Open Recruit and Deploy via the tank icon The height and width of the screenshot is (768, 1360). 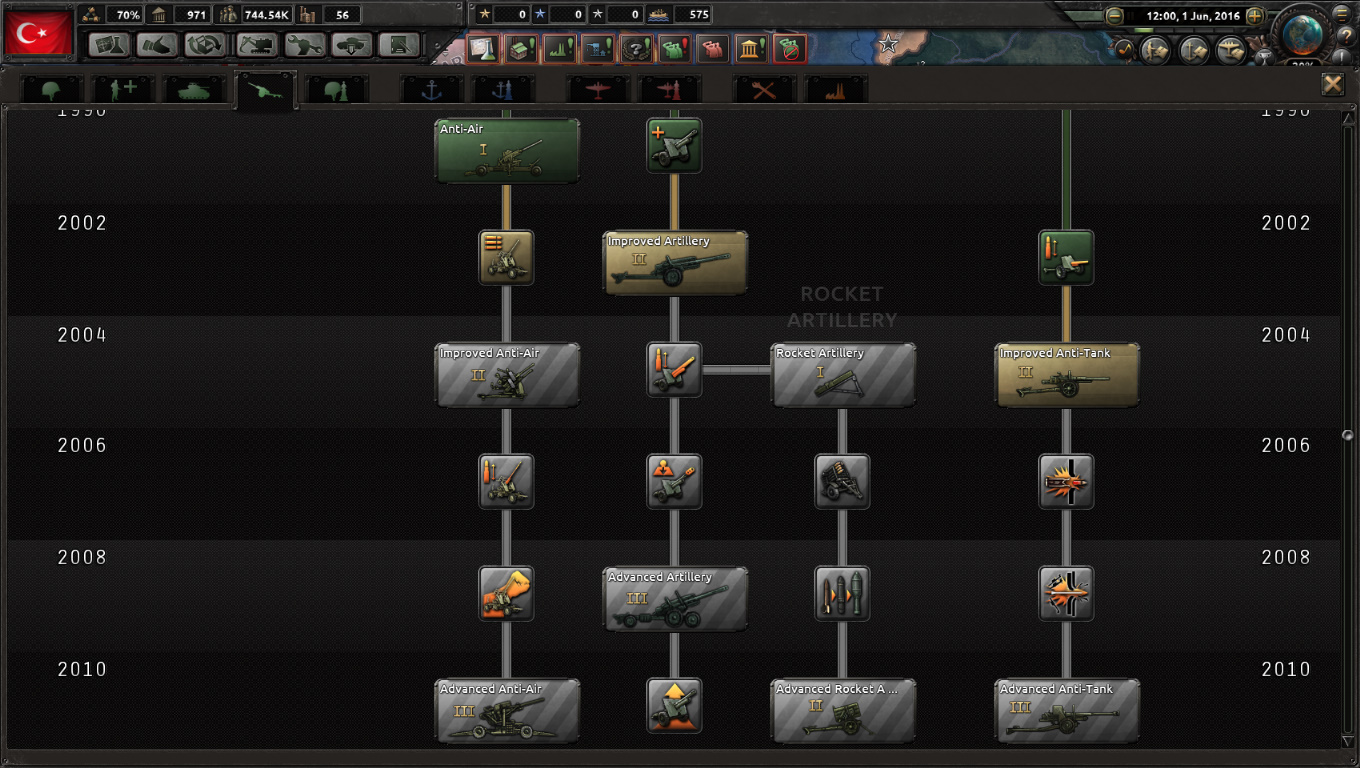[x=352, y=45]
